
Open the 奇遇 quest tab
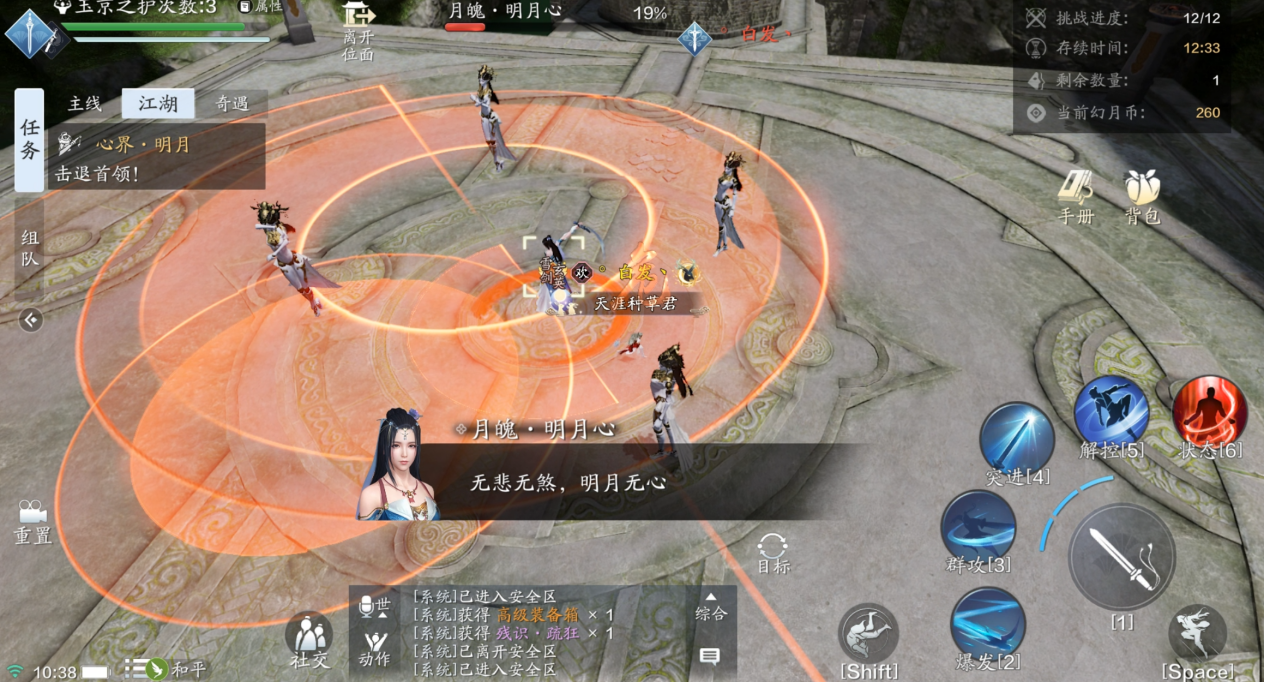click(x=232, y=103)
